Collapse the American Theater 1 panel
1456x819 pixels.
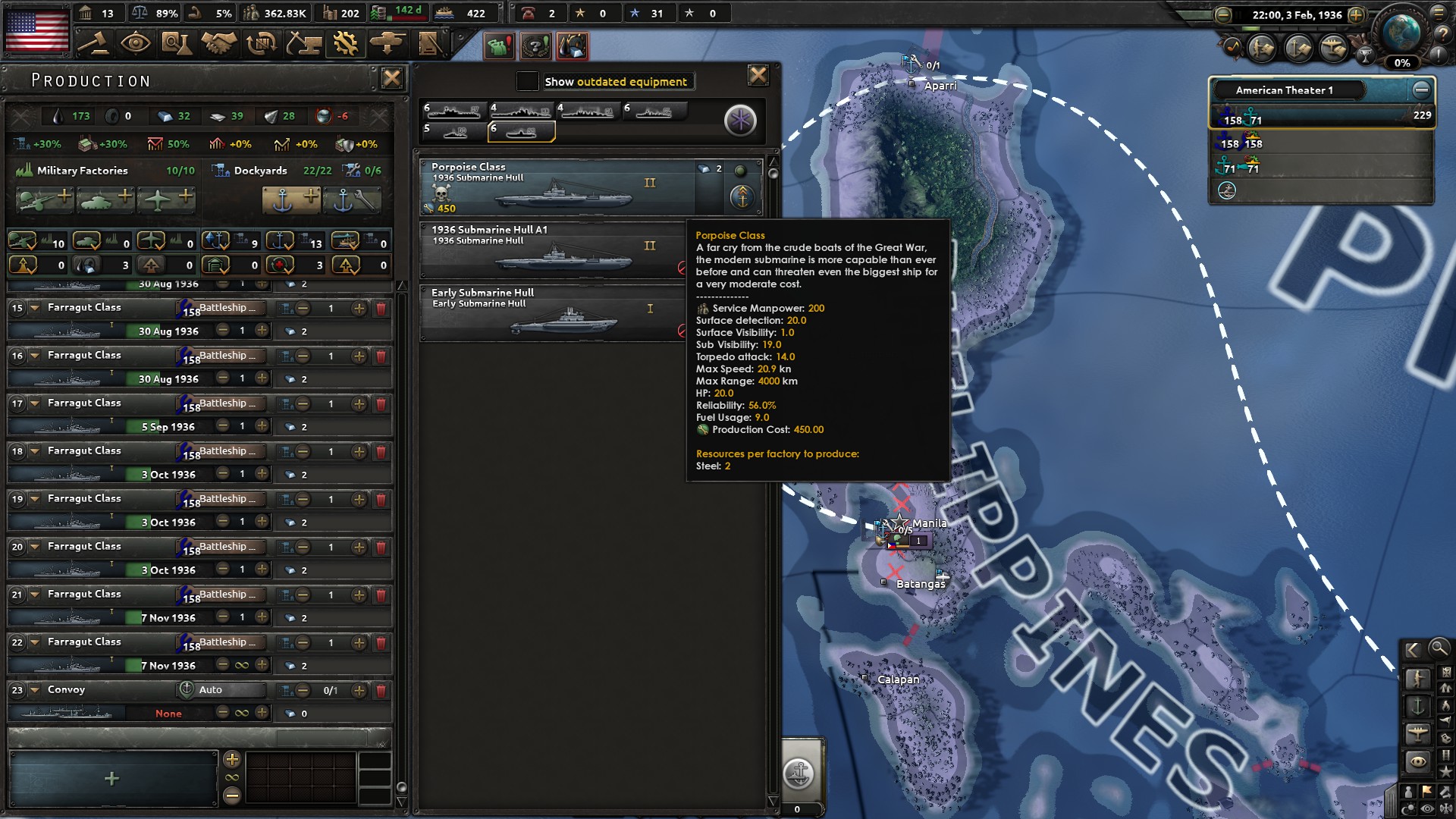1421,89
